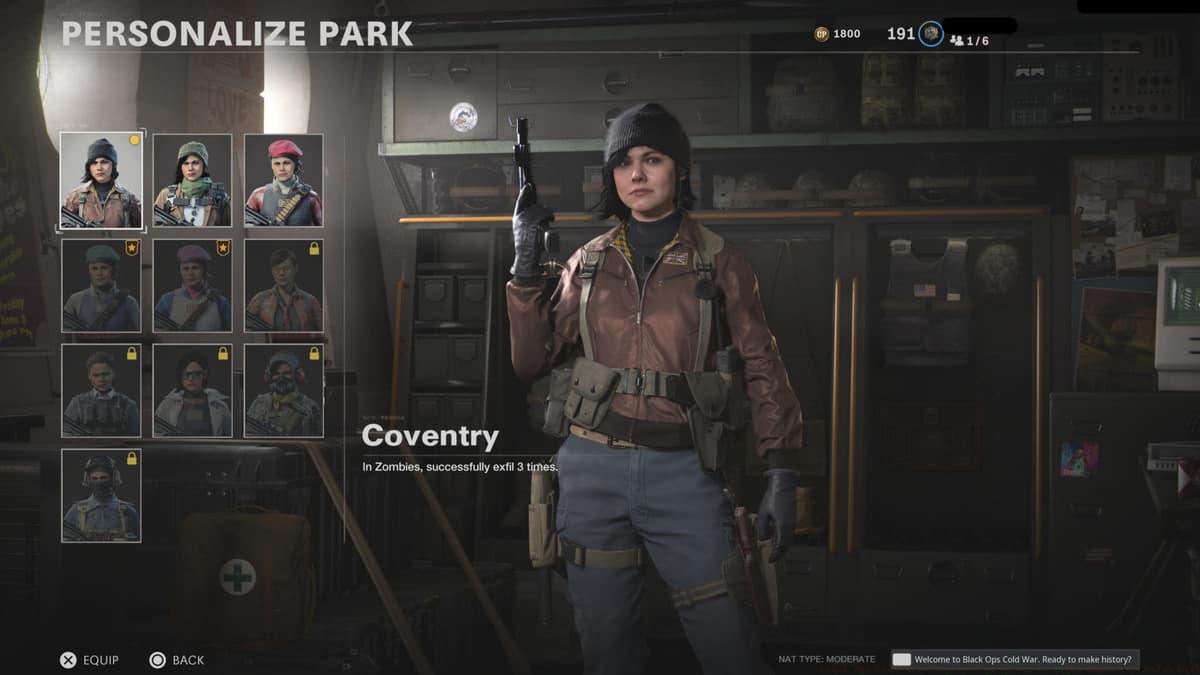The image size is (1200, 675).
Task: Select the locked skin with red-orange jacket
Action: 284,286
